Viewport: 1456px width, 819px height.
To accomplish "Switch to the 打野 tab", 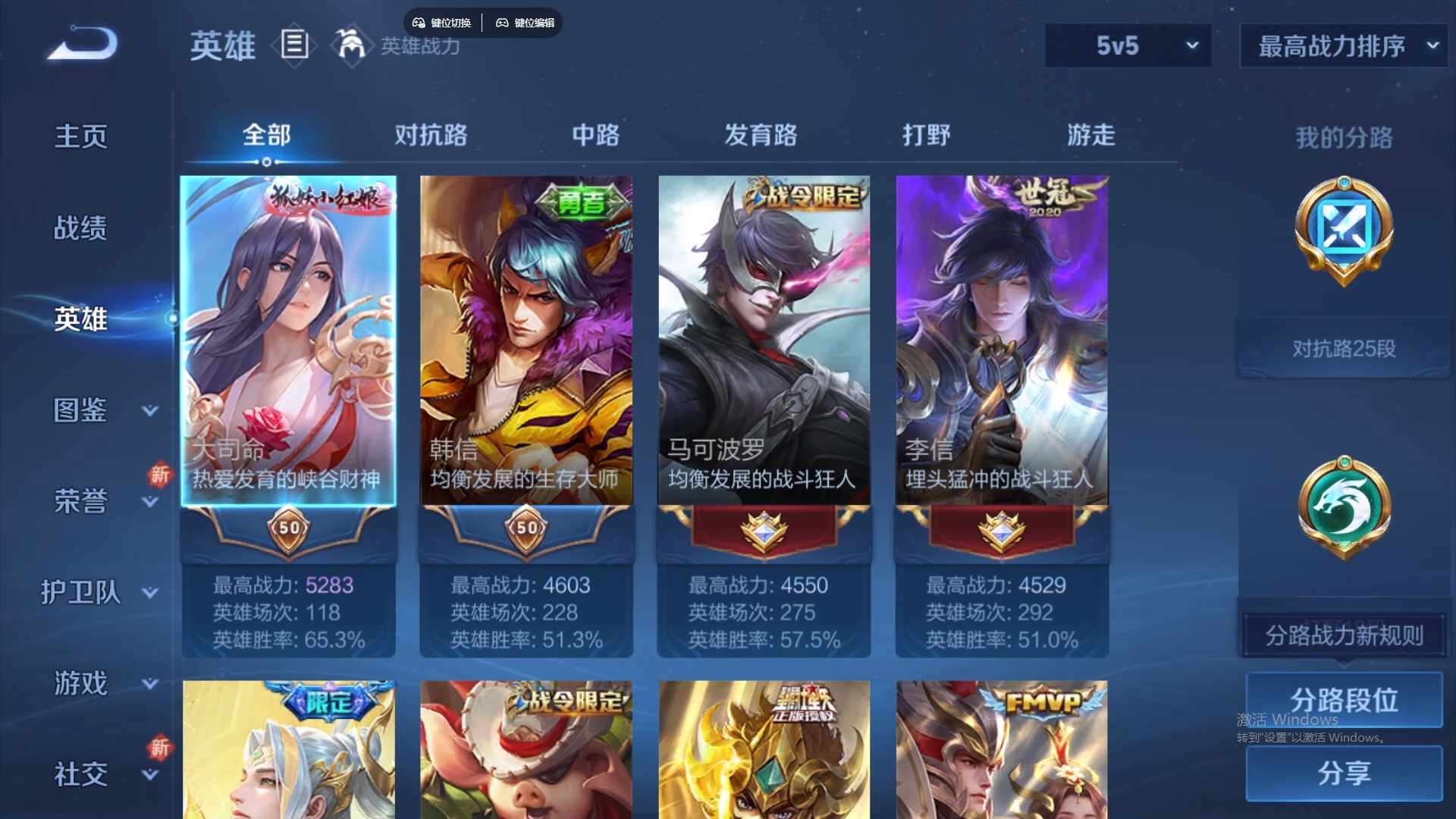I will (x=927, y=135).
